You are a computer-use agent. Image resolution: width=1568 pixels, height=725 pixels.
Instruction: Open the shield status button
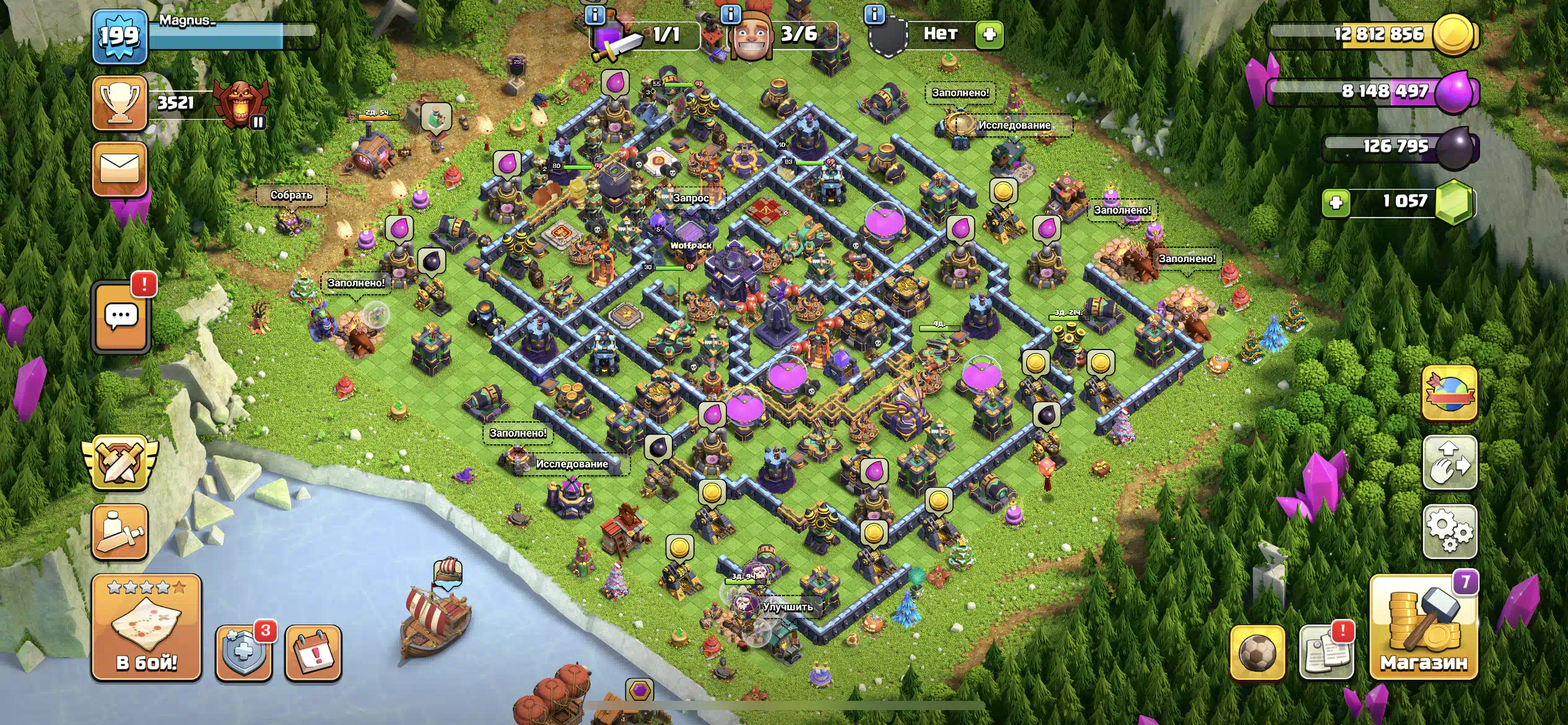click(243, 653)
